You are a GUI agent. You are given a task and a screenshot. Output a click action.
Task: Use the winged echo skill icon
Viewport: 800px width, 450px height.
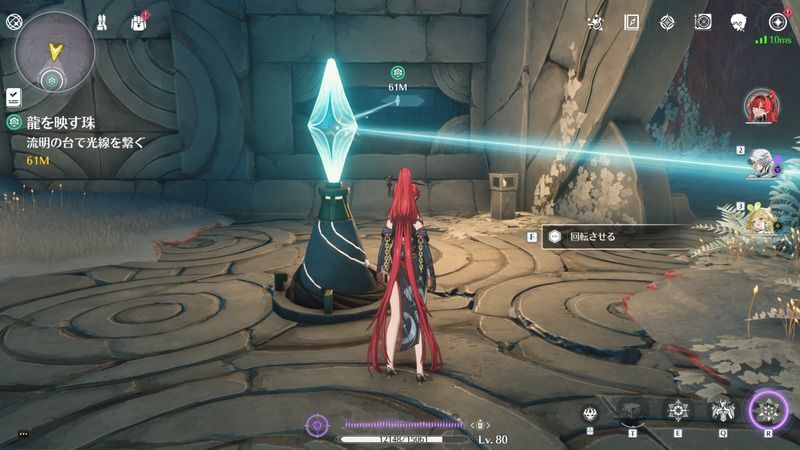click(722, 410)
